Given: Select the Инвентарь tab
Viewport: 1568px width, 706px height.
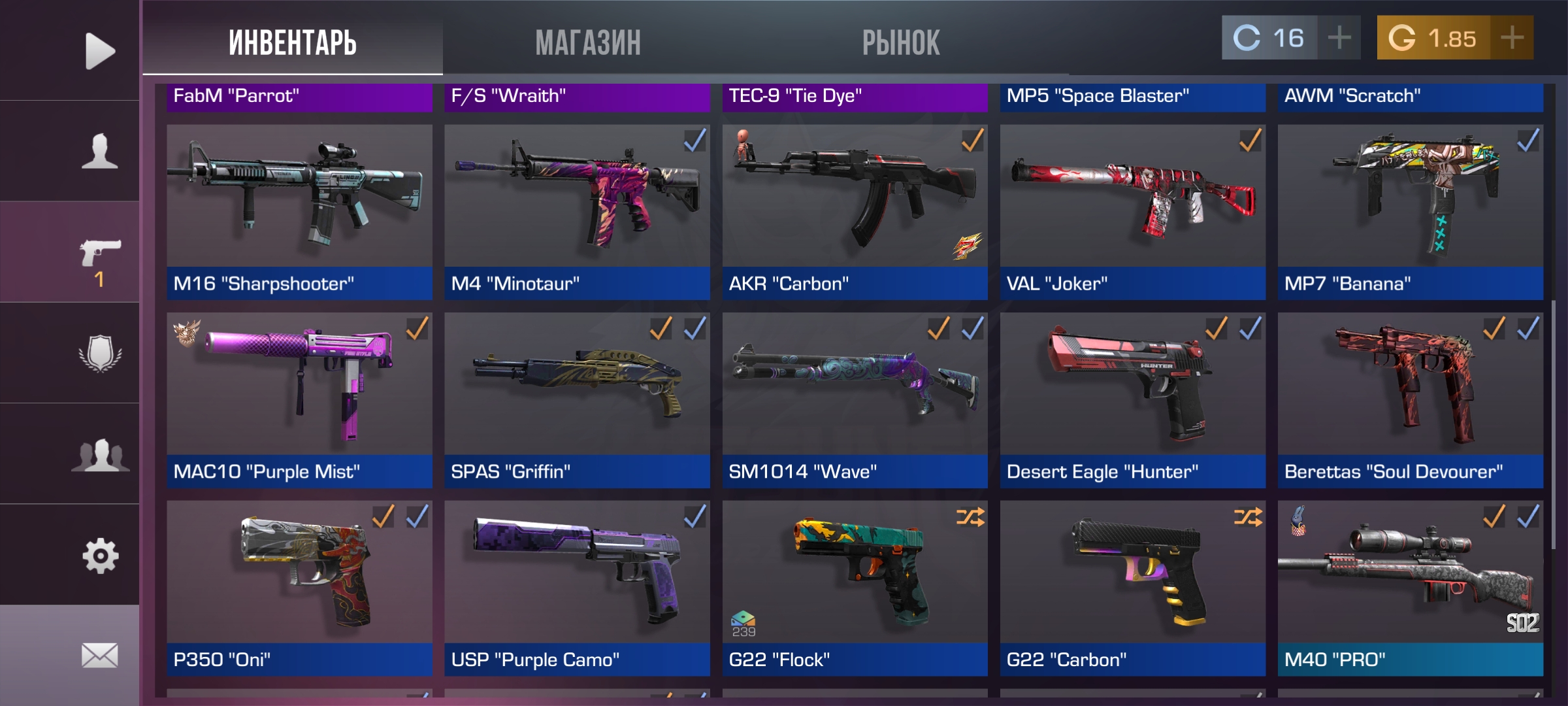Looking at the screenshot, I should 293,42.
